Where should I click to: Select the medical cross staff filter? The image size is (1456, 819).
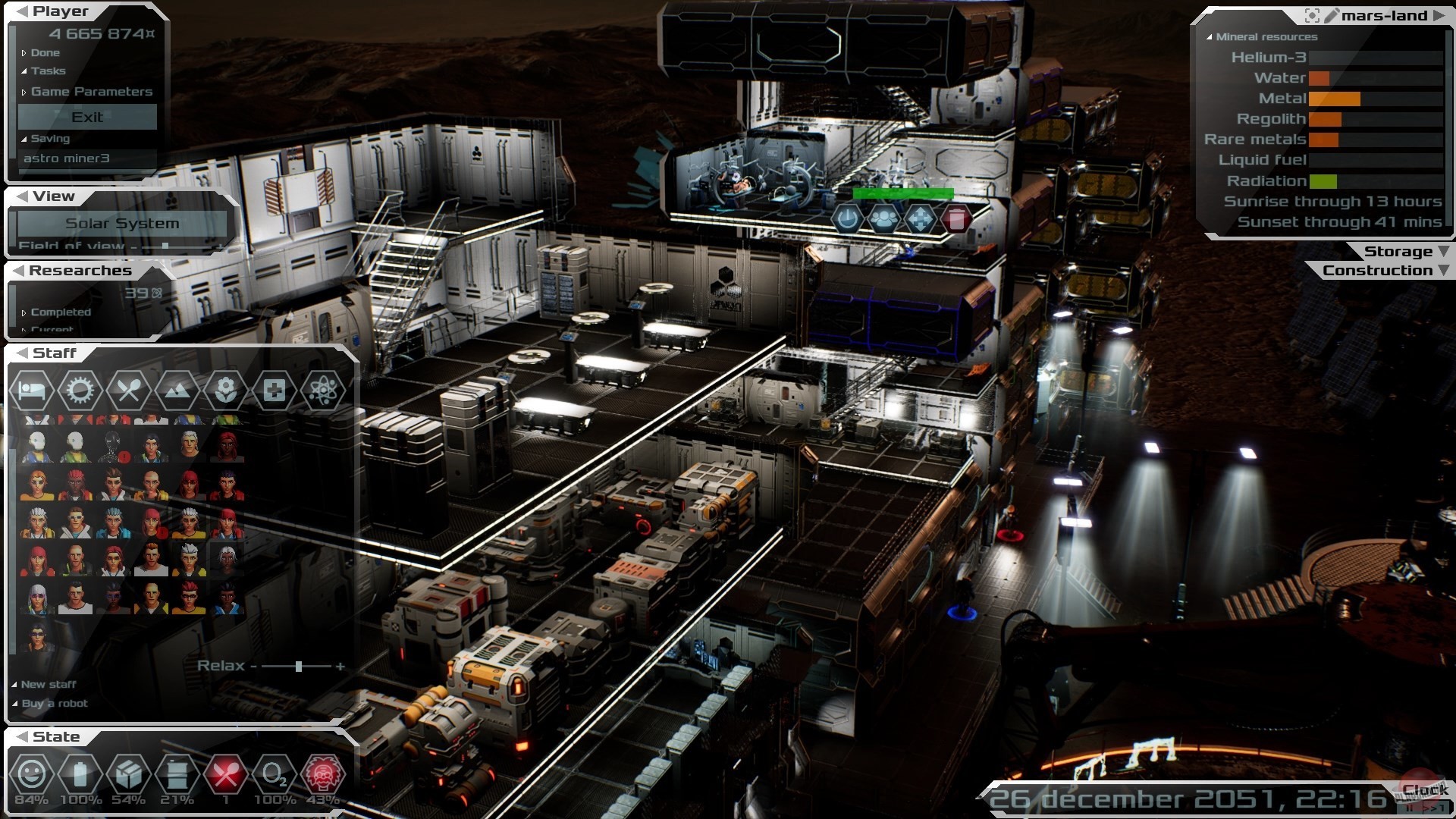pyautogui.click(x=274, y=391)
